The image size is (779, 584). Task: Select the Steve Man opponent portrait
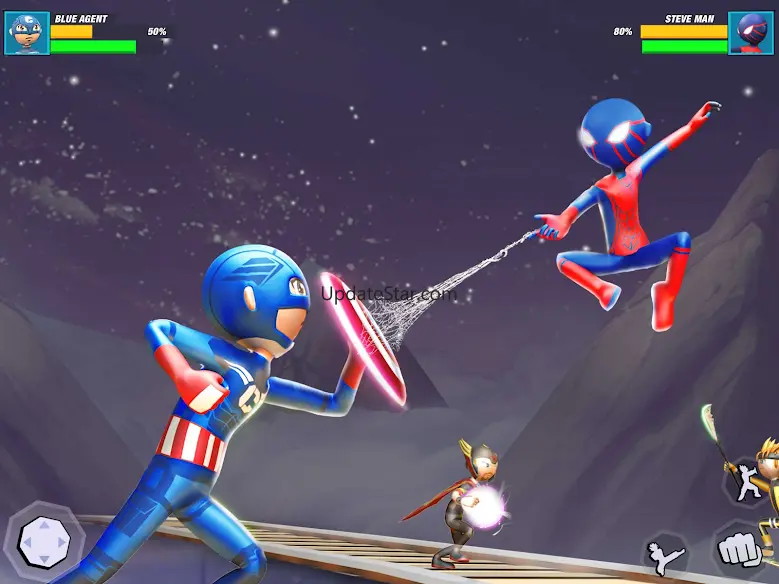(x=751, y=33)
